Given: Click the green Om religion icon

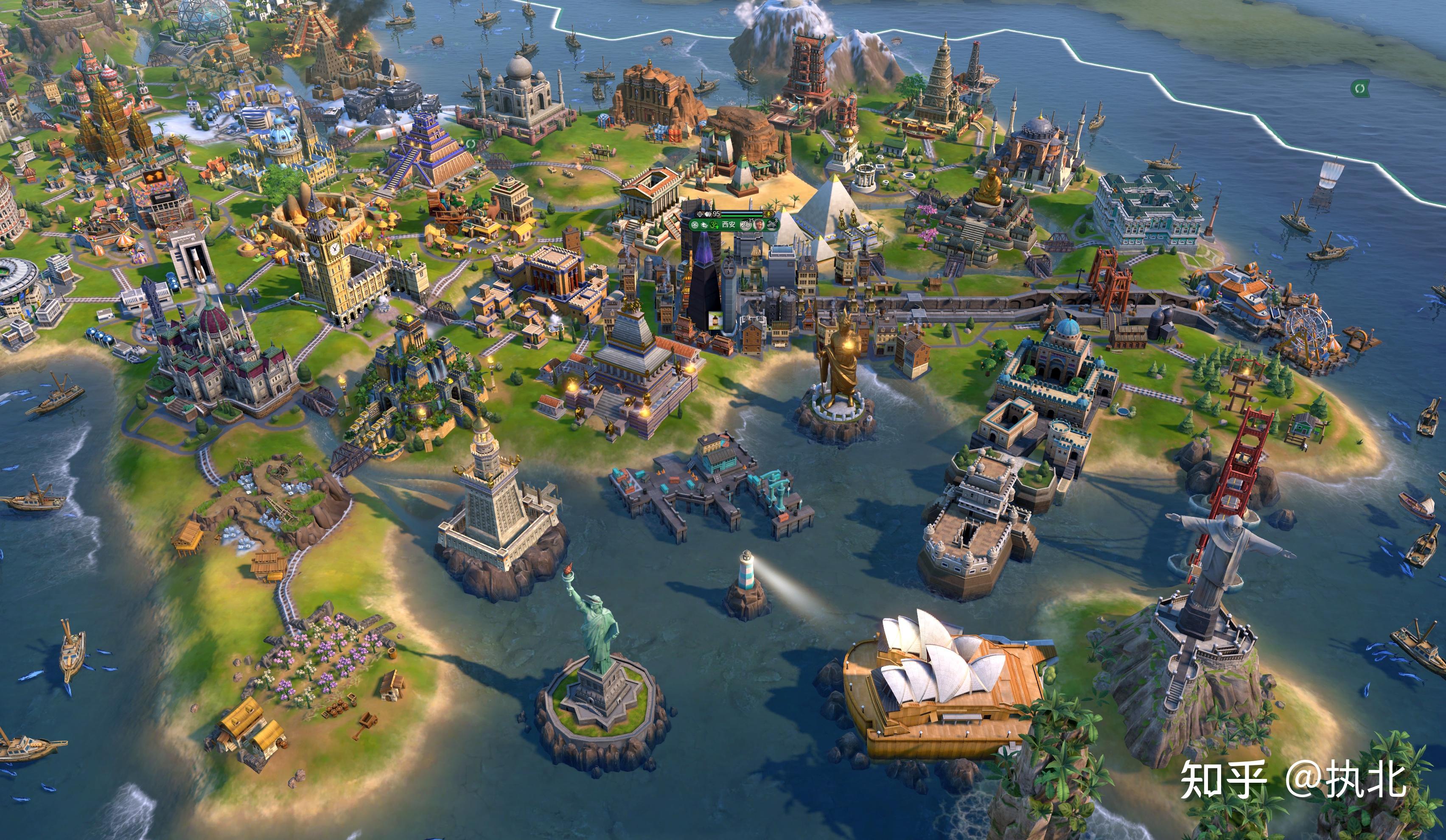Looking at the screenshot, I should pos(714,224).
